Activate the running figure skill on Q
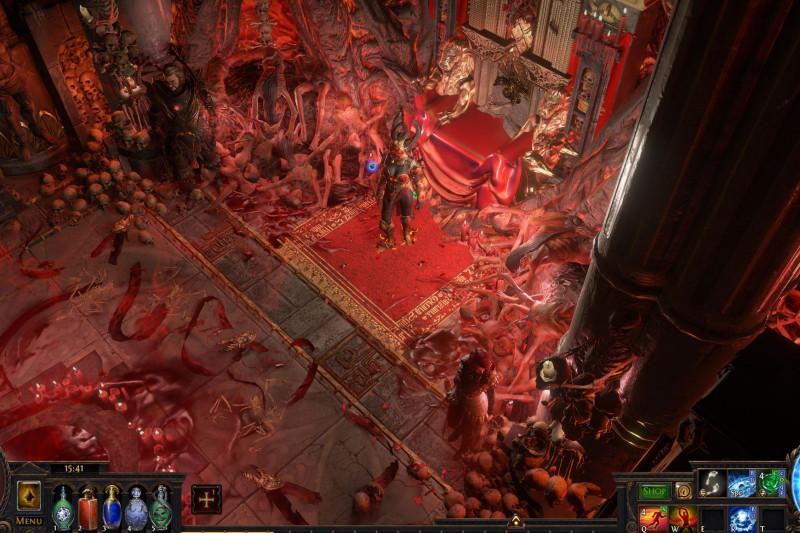800x533 pixels. pyautogui.click(x=652, y=518)
